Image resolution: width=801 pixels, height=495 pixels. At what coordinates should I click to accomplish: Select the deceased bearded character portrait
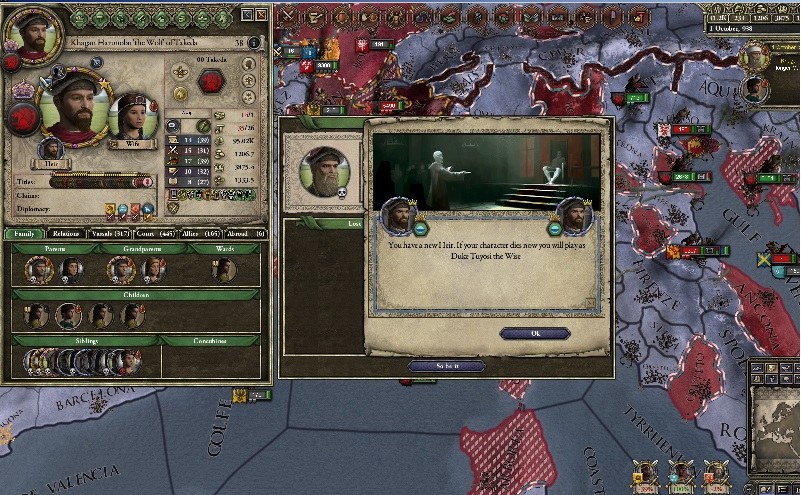click(325, 173)
